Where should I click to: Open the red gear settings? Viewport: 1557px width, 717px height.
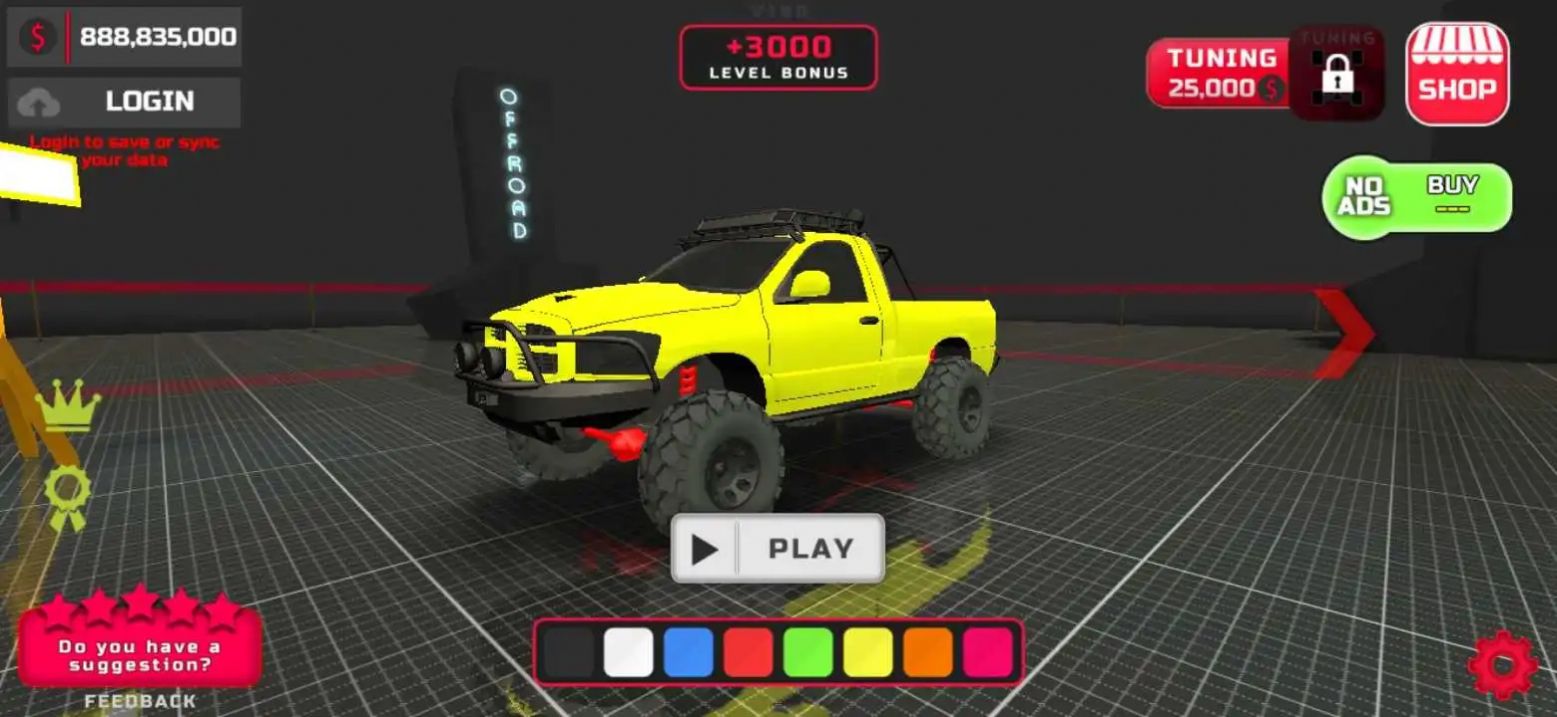pos(1502,664)
